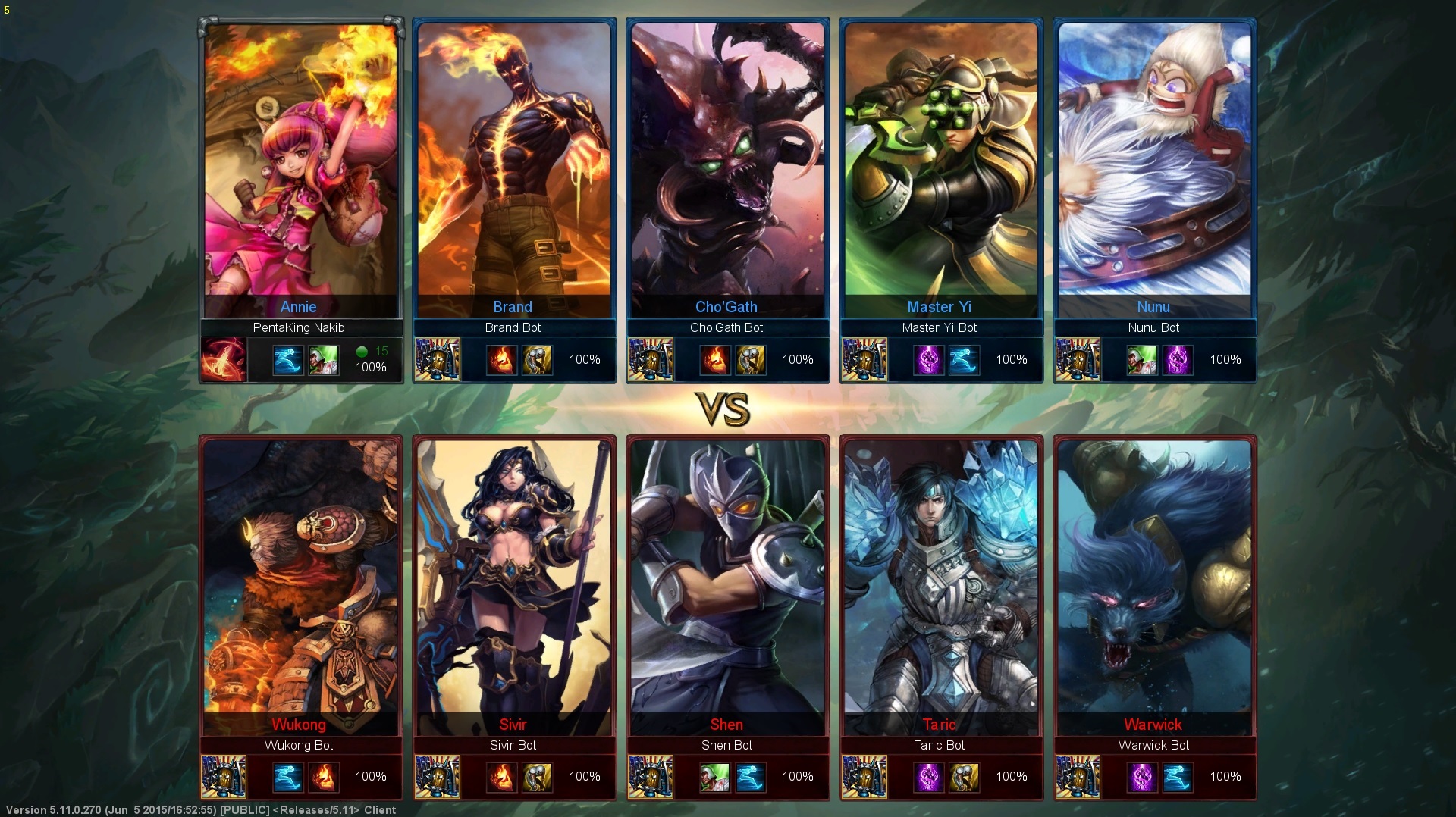
Task: Click Nunu Bot's summoner profile icon
Action: [1078, 359]
